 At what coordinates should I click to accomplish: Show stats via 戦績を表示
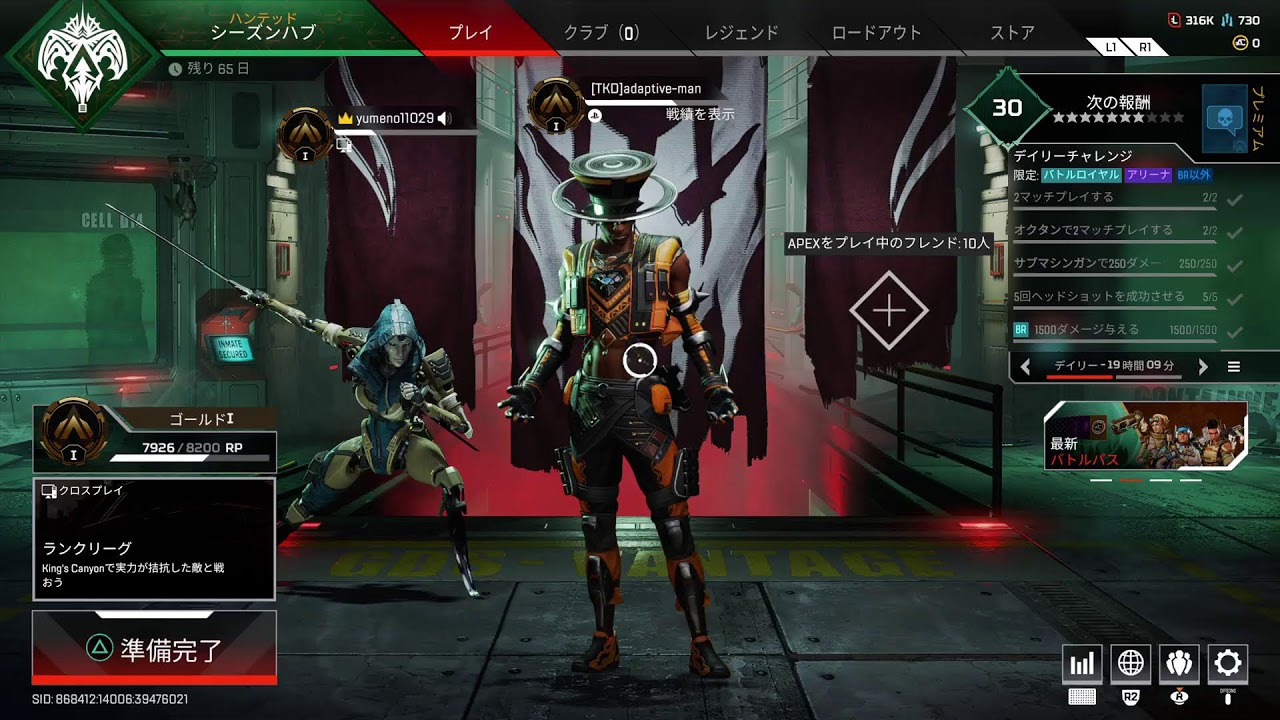tap(700, 114)
